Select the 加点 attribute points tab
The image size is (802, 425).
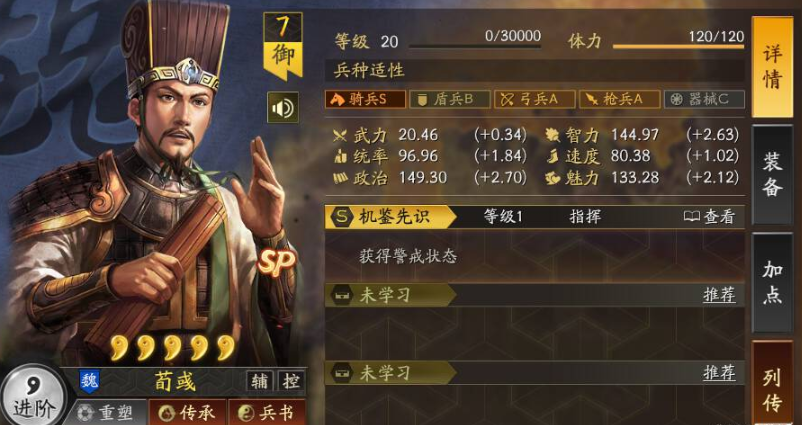772,284
